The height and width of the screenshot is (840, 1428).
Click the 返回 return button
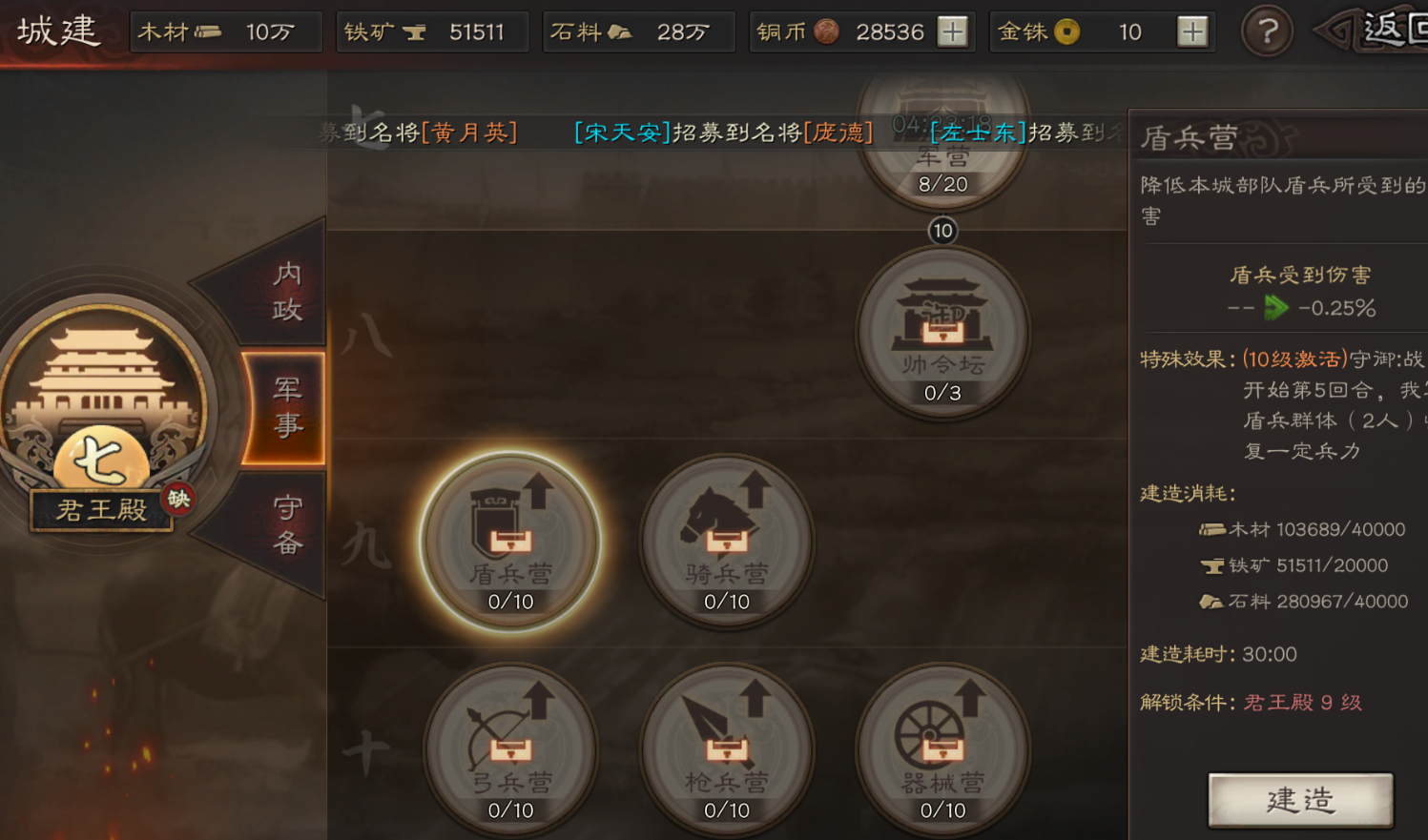pyautogui.click(x=1397, y=28)
